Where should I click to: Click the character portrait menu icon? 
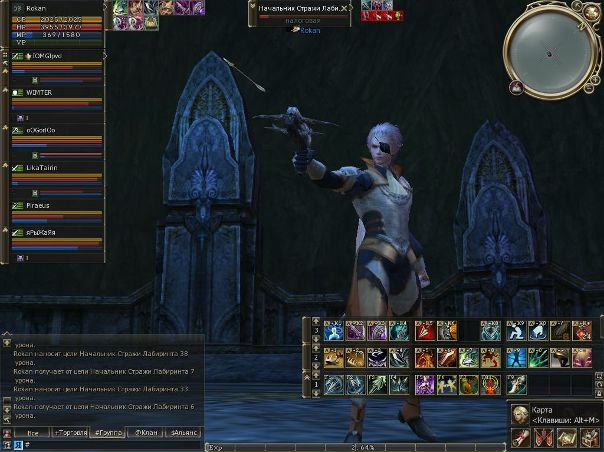[521, 413]
